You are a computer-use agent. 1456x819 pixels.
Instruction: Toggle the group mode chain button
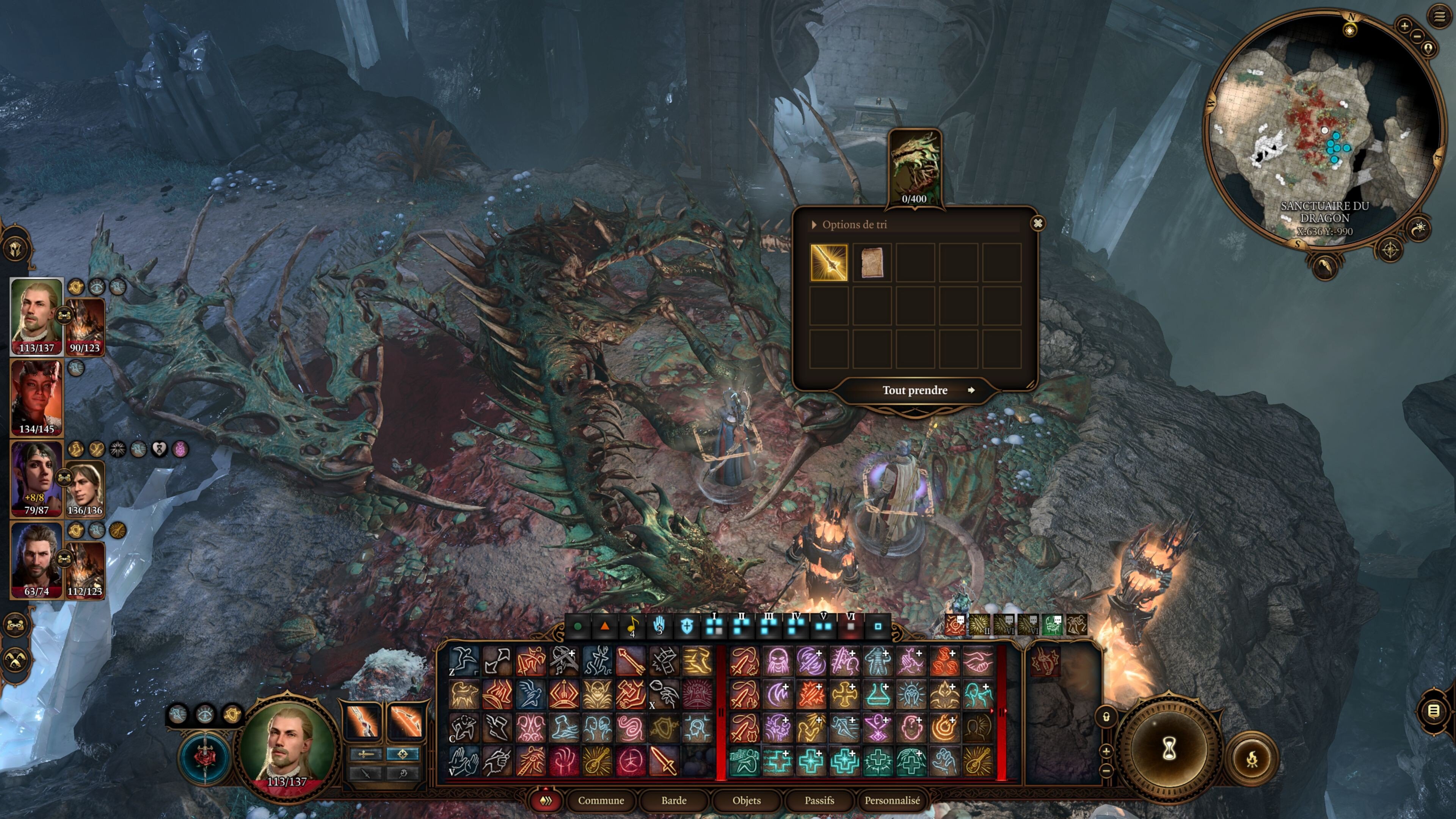pos(15,624)
